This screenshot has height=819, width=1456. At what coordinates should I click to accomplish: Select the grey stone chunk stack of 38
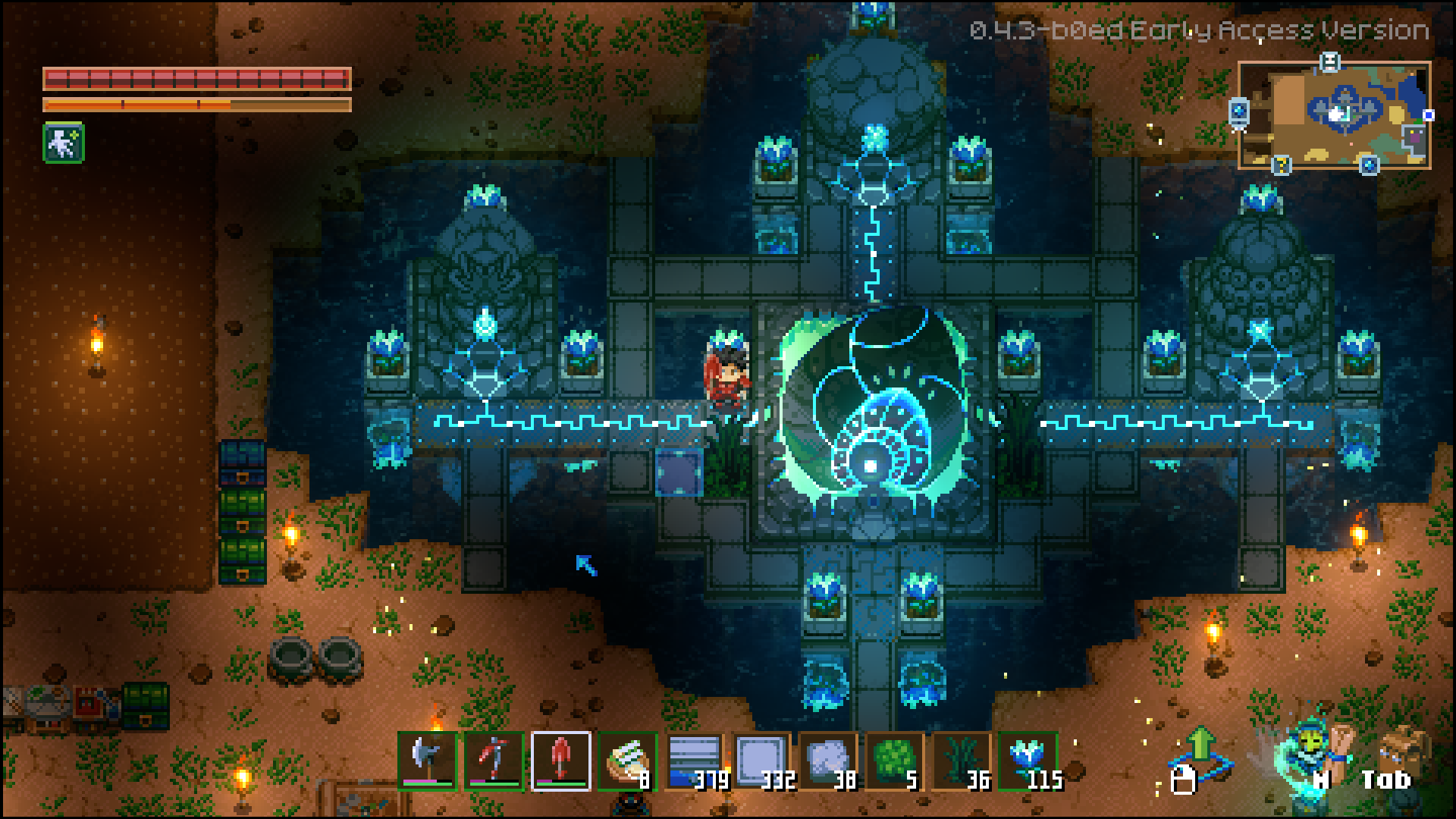click(828, 761)
